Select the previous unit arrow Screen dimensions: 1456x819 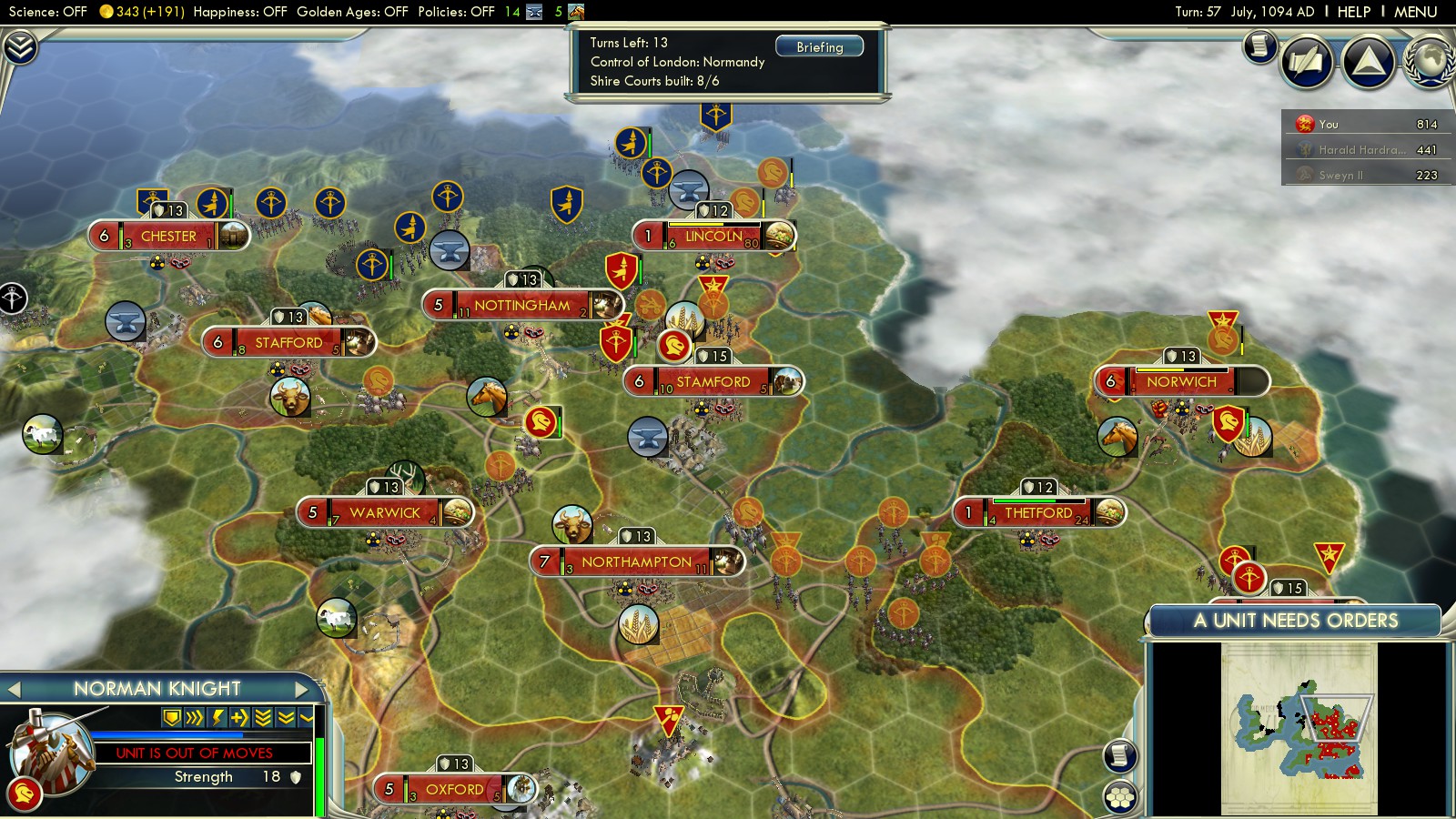(x=14, y=689)
